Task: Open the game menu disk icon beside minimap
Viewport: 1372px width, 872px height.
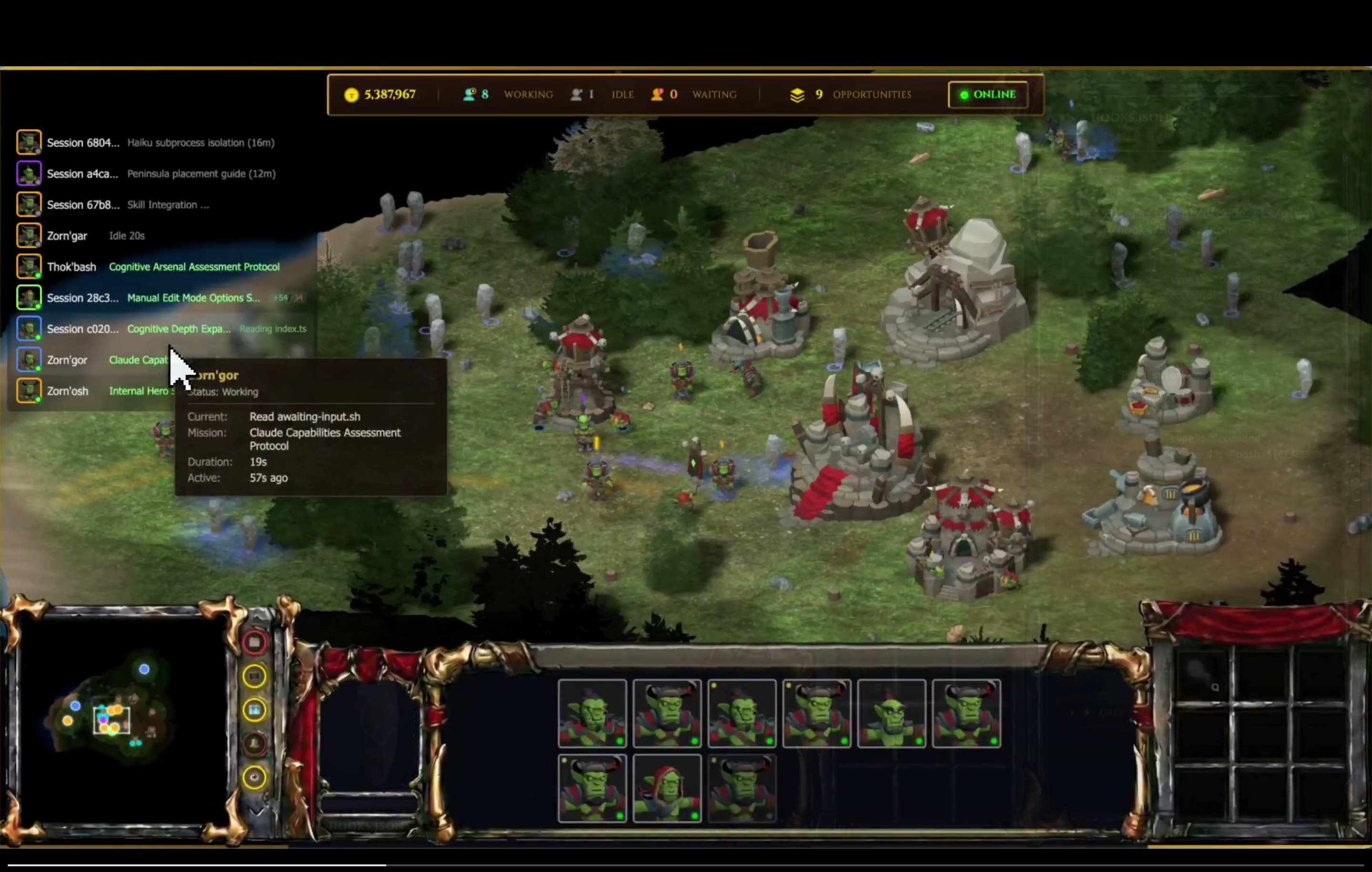Action: [254, 642]
